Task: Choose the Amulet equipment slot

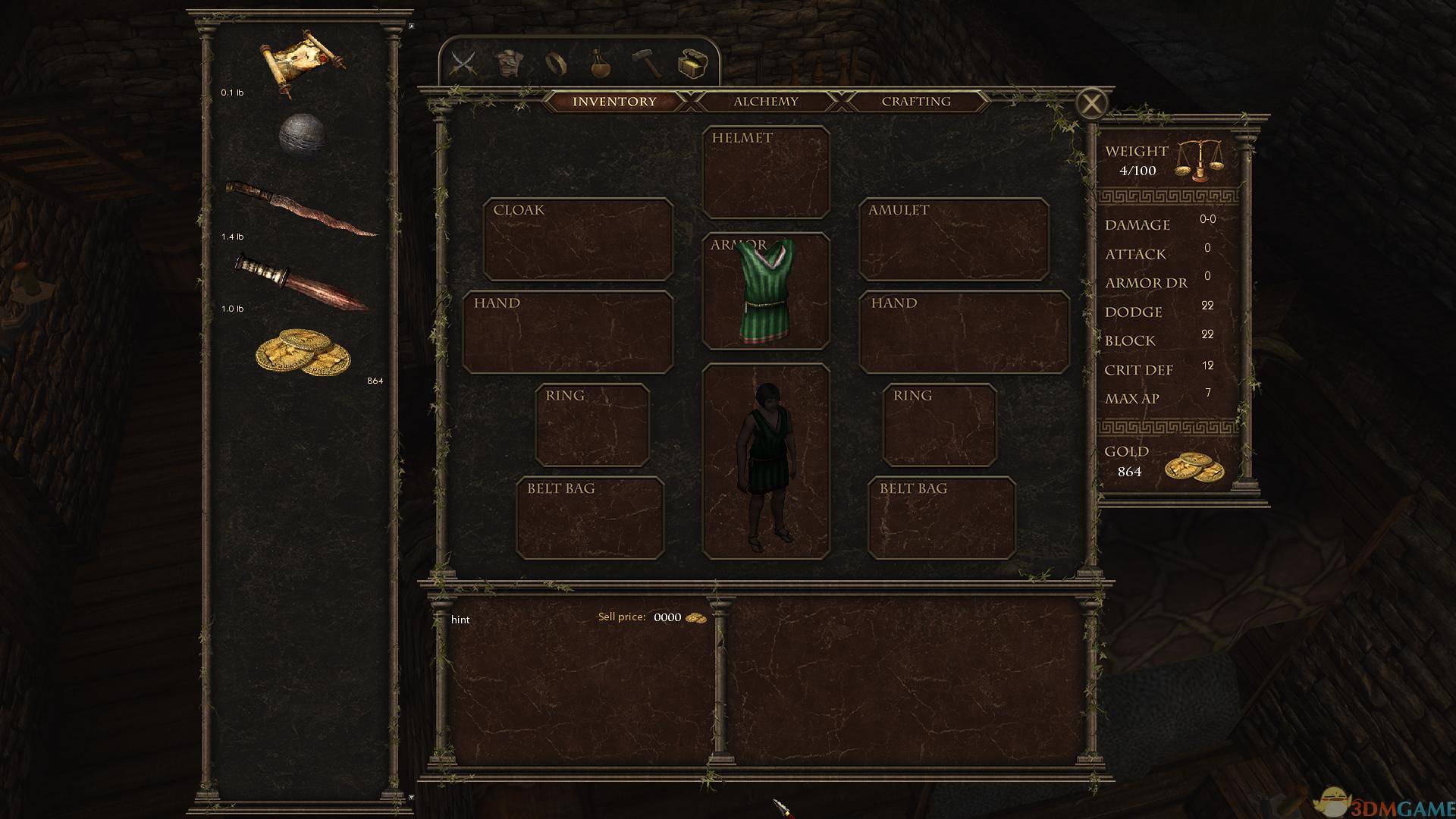Action: [x=953, y=240]
